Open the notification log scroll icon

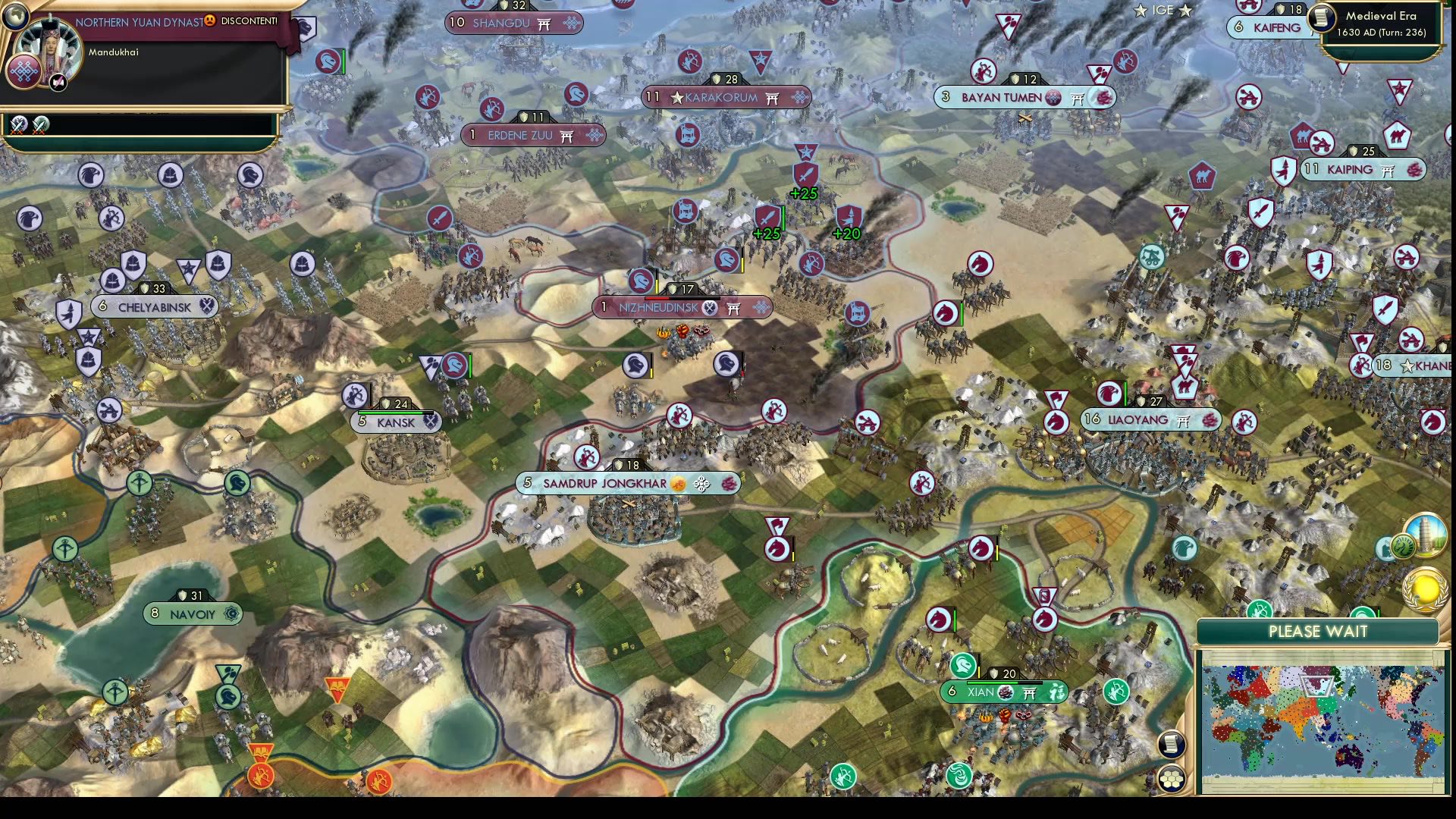(x=1170, y=745)
